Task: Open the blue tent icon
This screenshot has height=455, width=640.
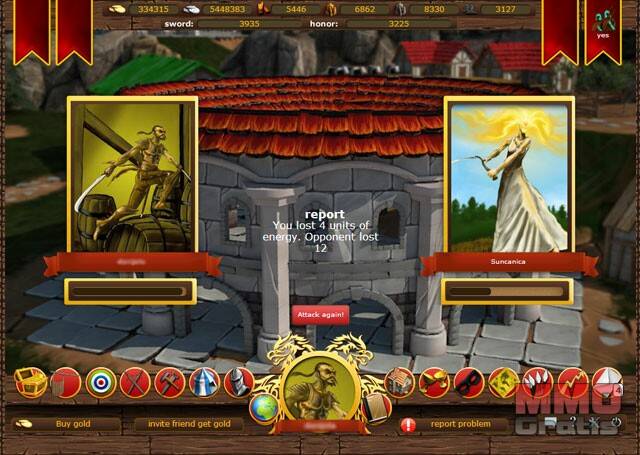Action: click(203, 382)
